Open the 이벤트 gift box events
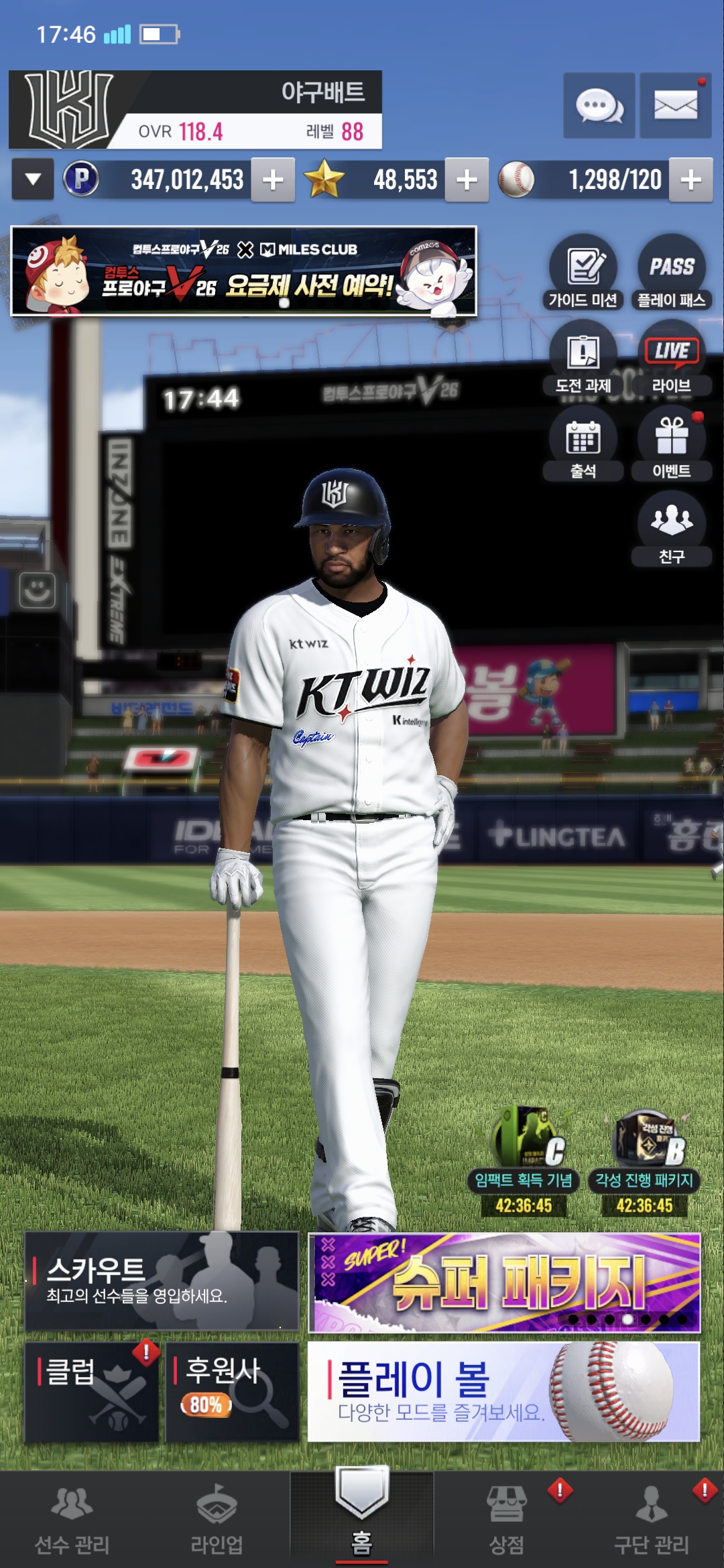 [672, 443]
